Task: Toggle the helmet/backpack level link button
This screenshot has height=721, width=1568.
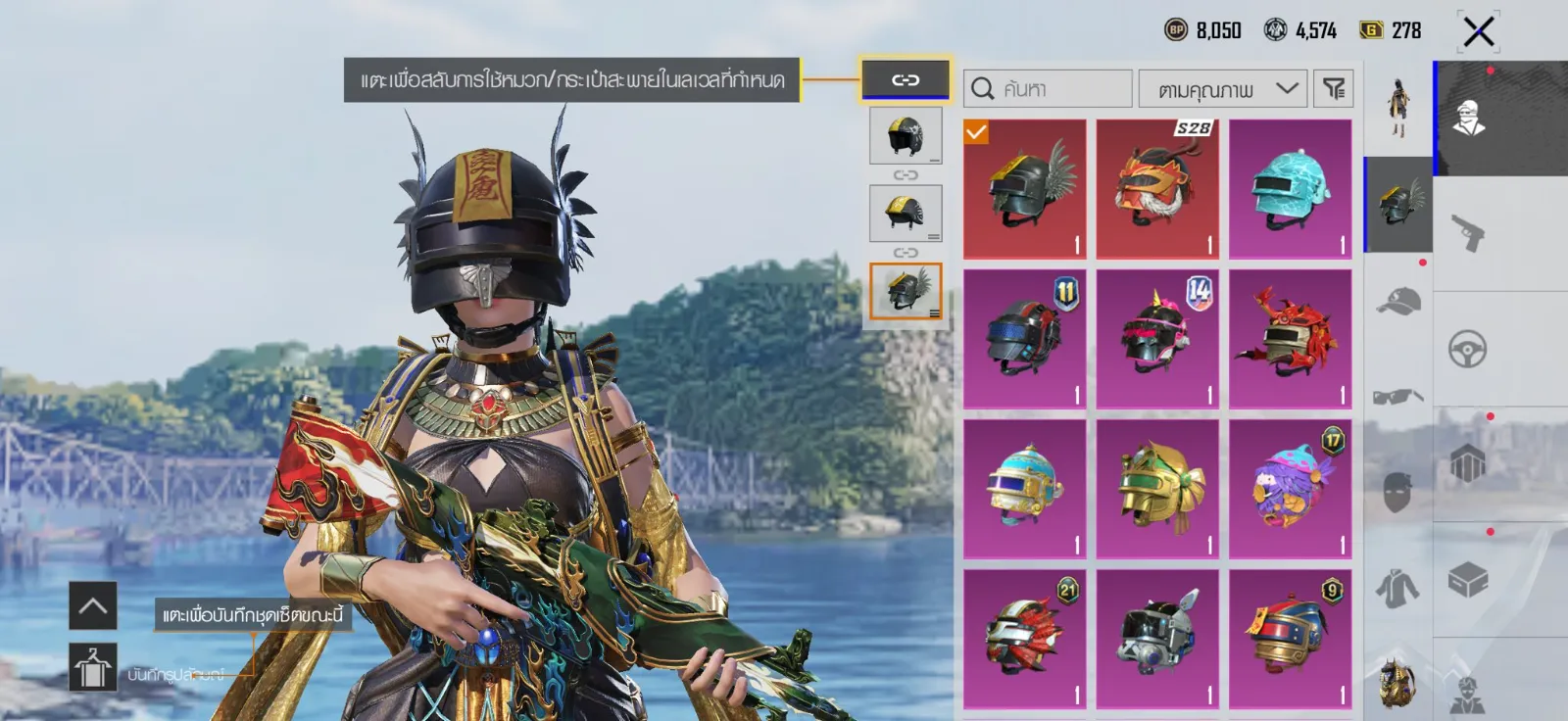Action: 905,79
